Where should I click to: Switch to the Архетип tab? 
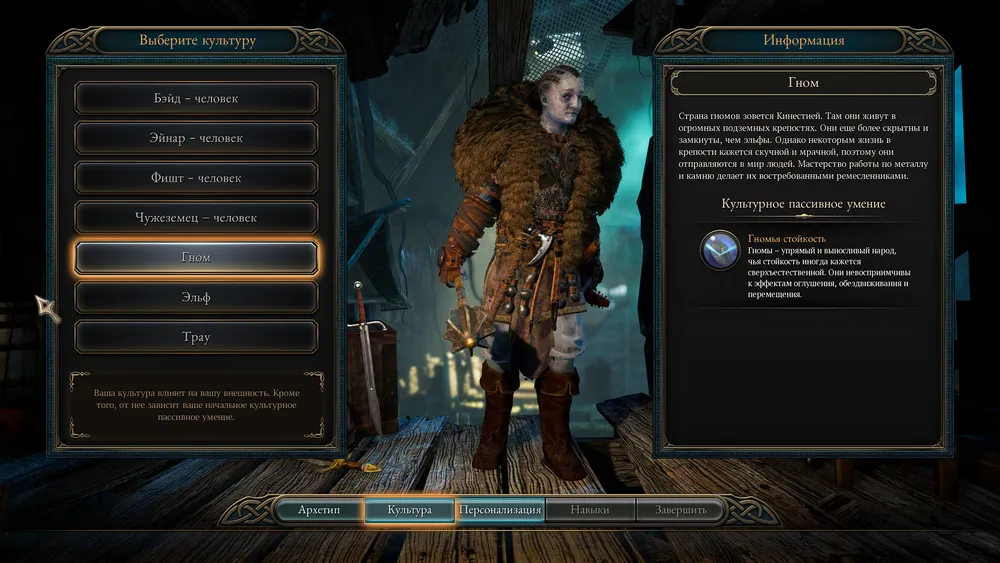(319, 510)
